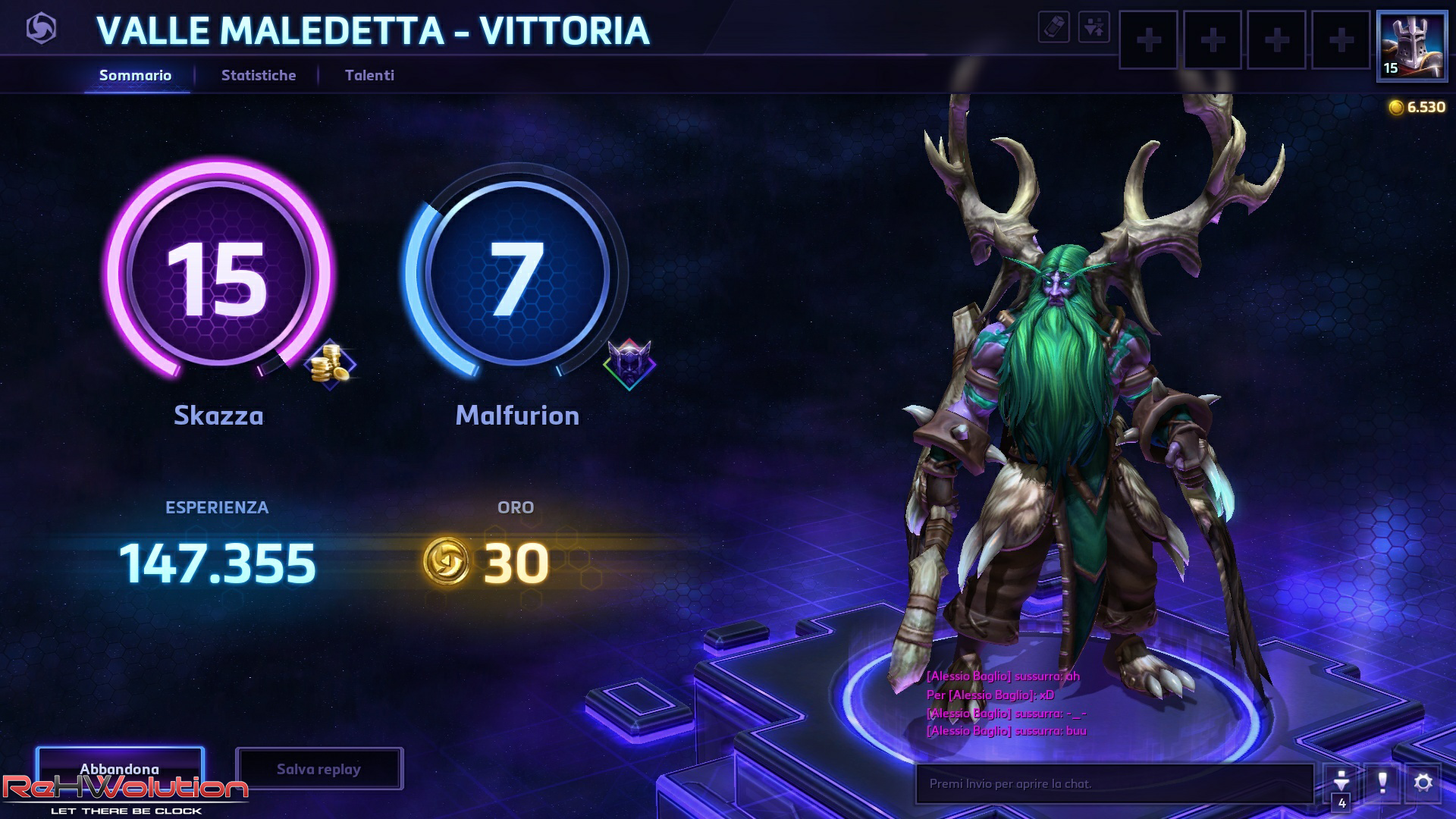1456x819 pixels.
Task: Click the gold coins badge beside Skazza
Action: point(330,365)
